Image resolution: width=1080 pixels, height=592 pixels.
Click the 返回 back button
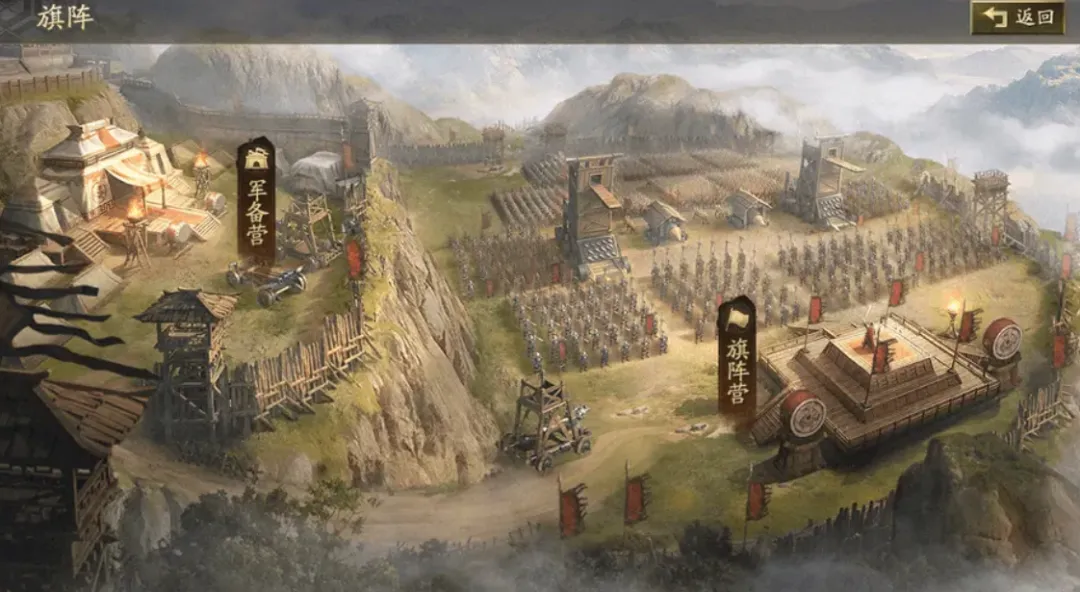(1017, 17)
